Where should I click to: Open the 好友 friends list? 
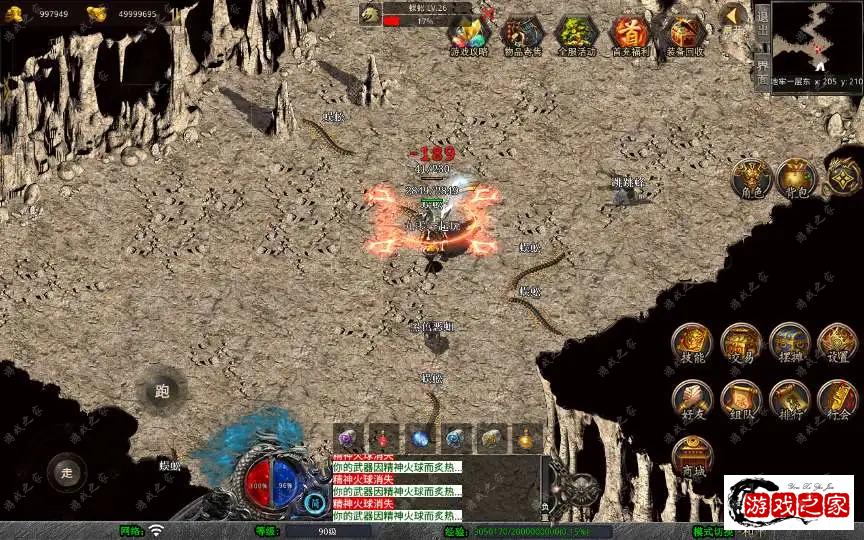tap(692, 399)
